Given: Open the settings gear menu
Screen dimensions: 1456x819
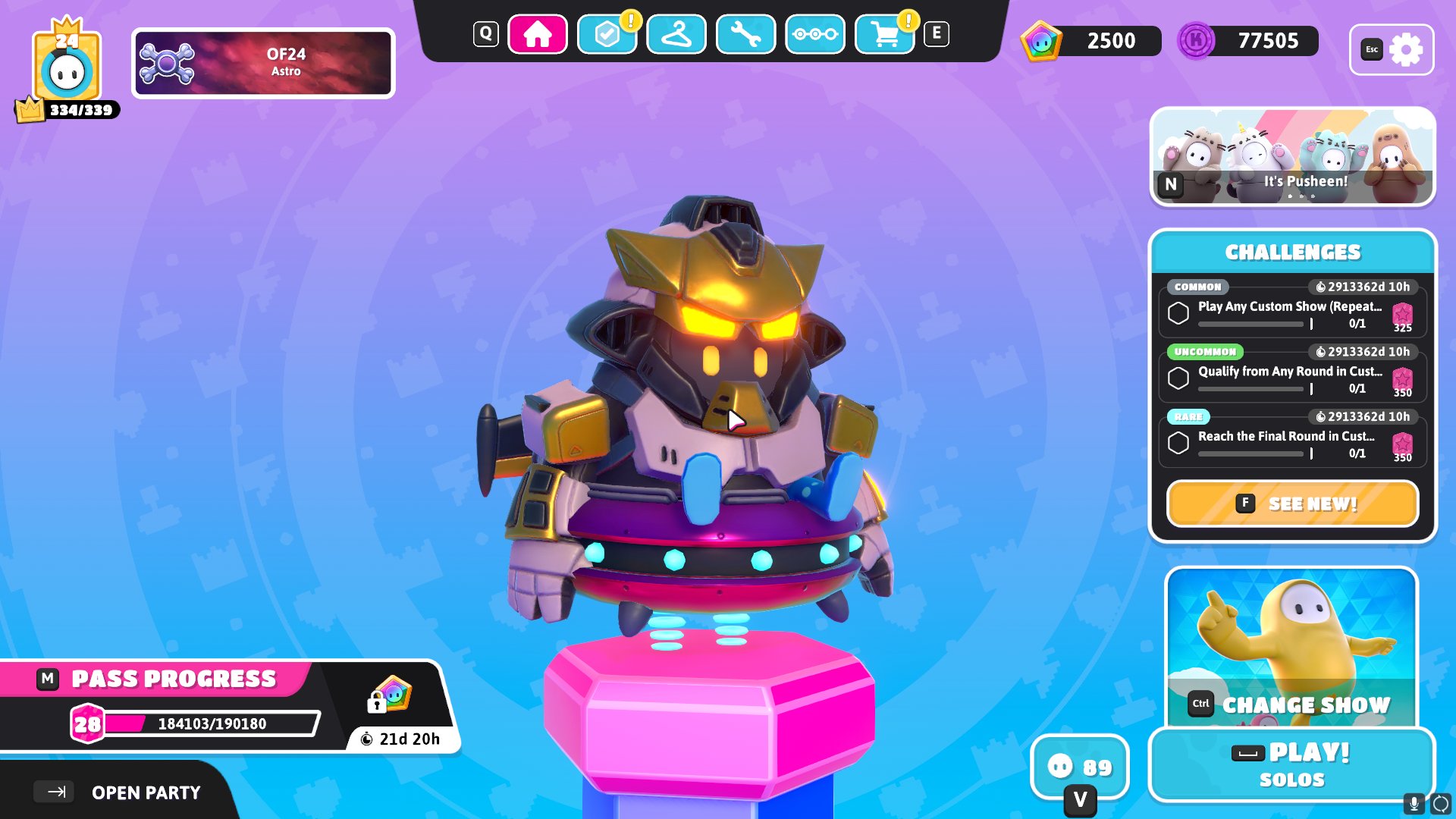Looking at the screenshot, I should pos(1408,49).
